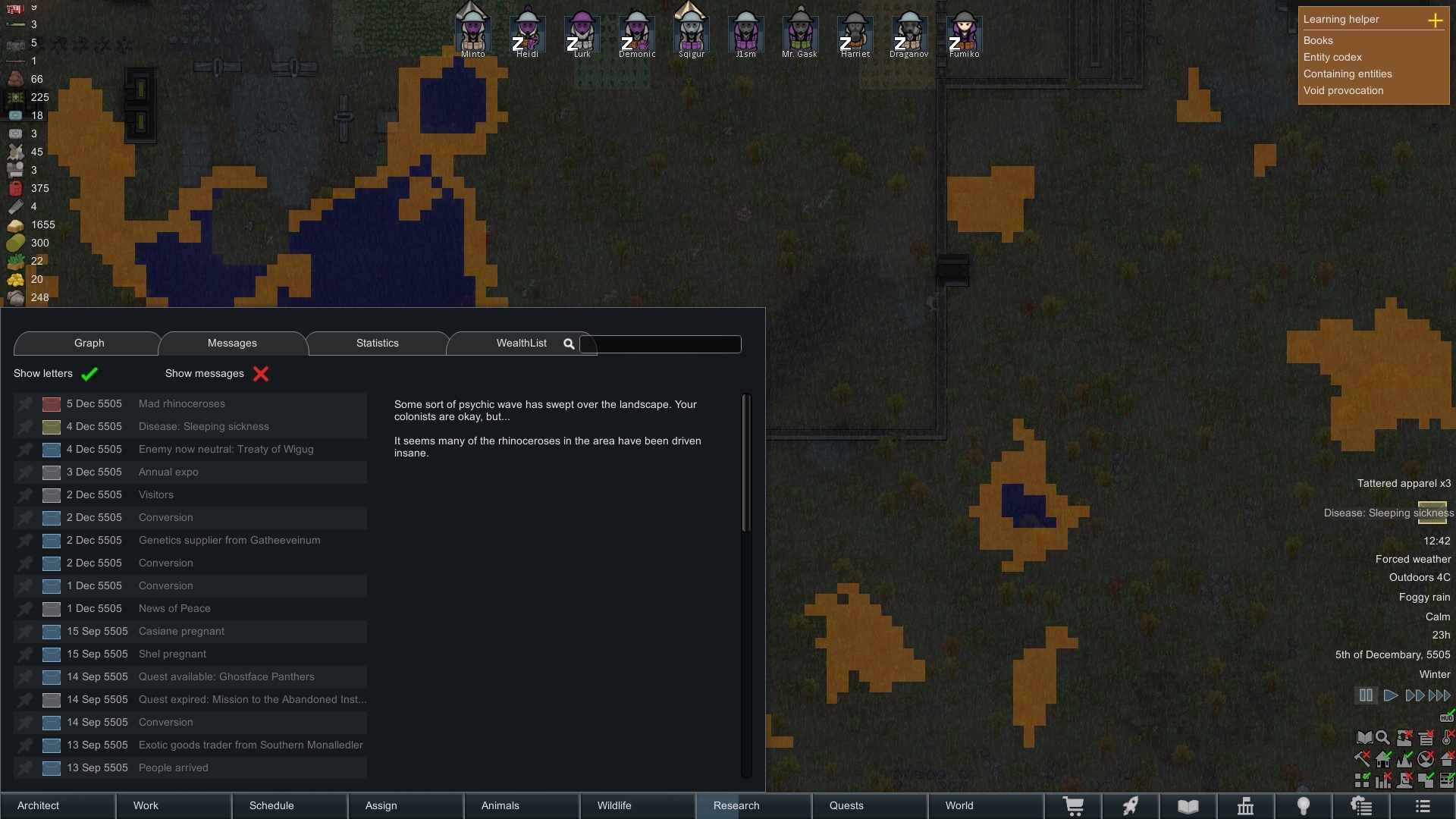Pause the game with the pause button

coord(1367,695)
